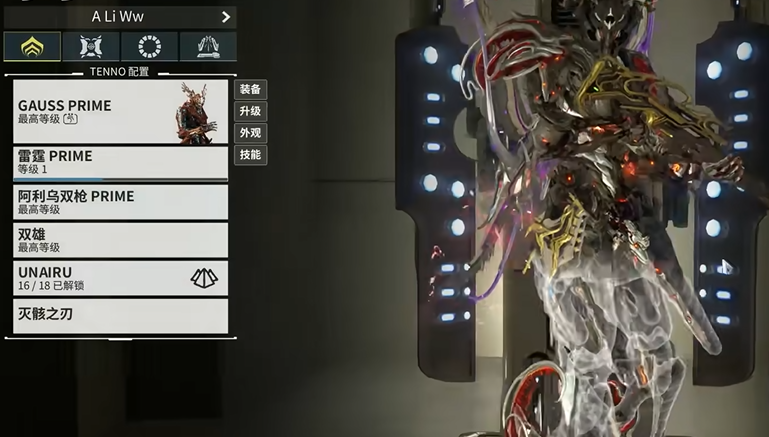Choose the 阿利乌双枪 PRIME secondary slot
The width and height of the screenshot is (769, 437).
click(120, 202)
